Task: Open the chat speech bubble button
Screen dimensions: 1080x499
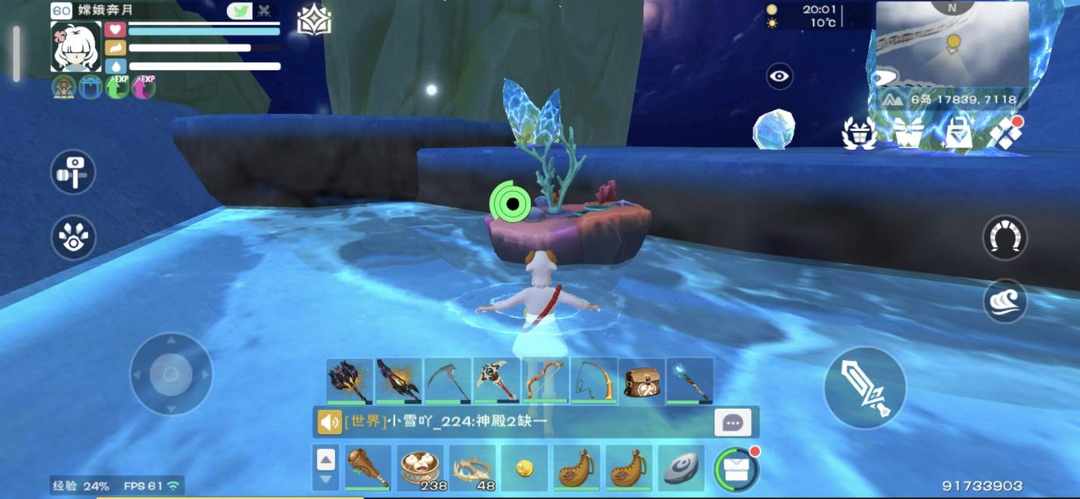Action: point(732,422)
